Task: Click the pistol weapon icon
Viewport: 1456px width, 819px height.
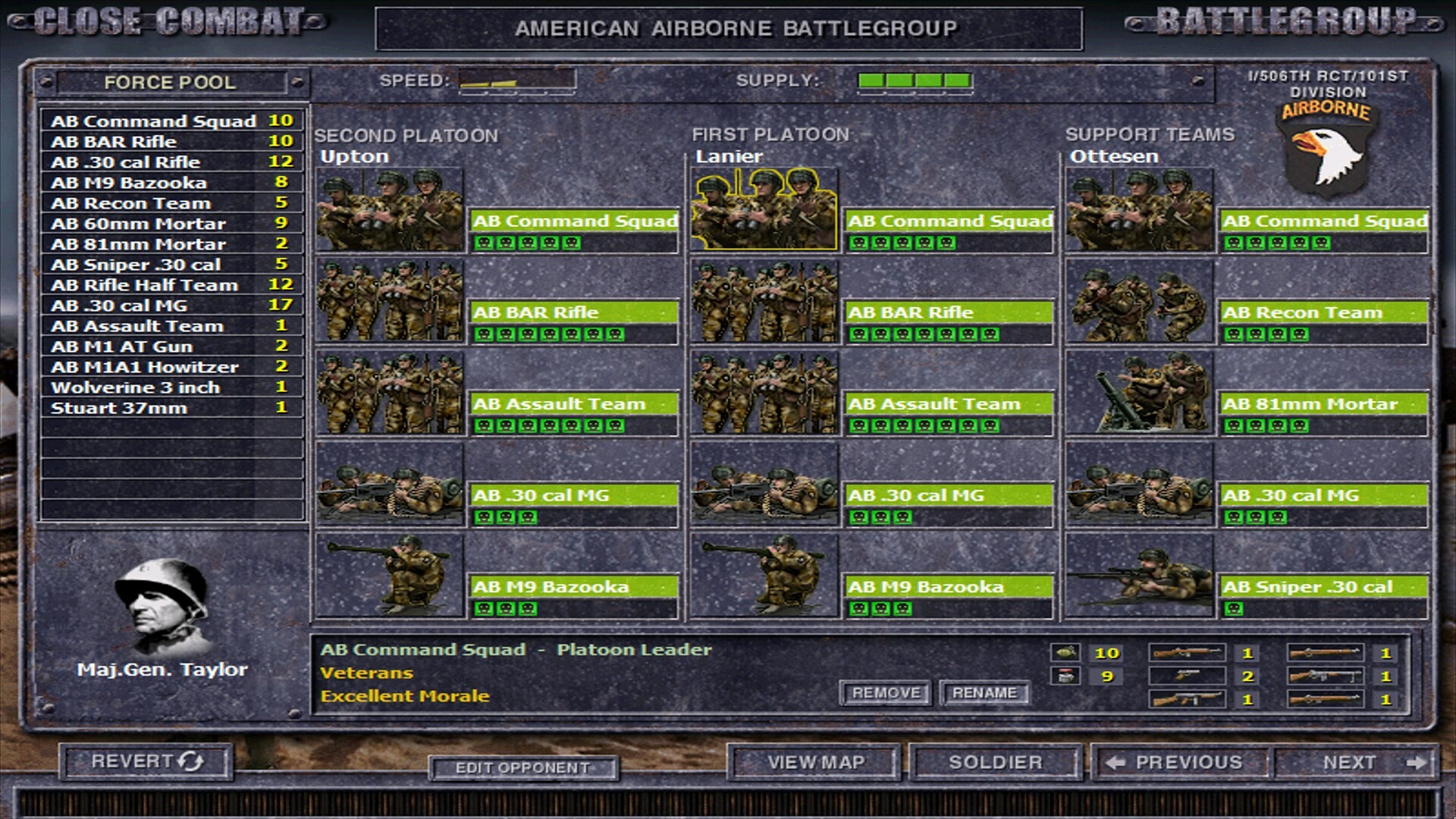Action: click(1187, 676)
